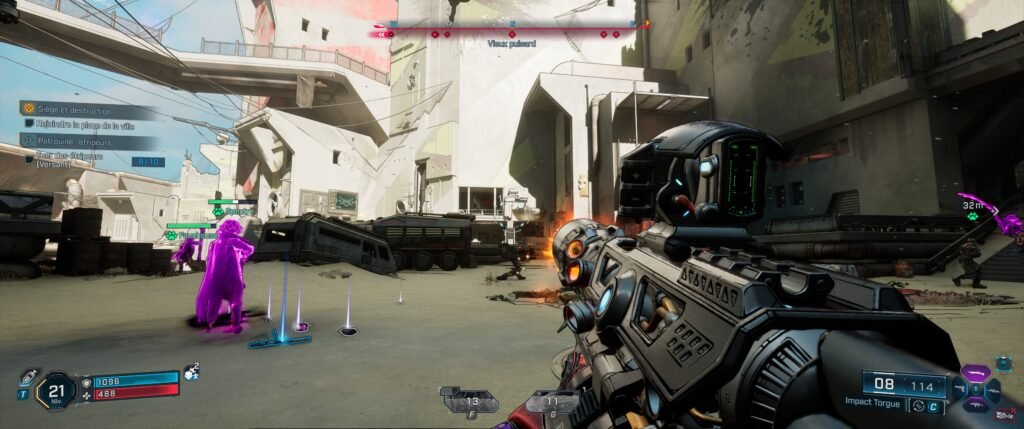The width and height of the screenshot is (1024, 429).
Task: Equip the right weapon slot in wheel
Action: click(992, 388)
